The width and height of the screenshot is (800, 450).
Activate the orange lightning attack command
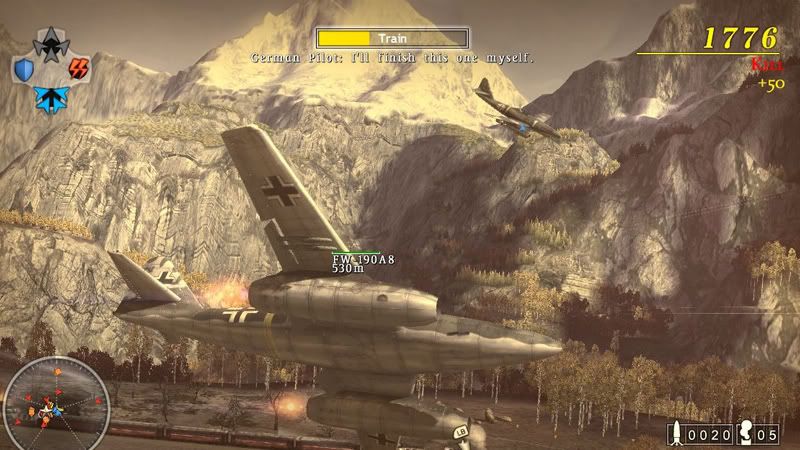(76, 69)
